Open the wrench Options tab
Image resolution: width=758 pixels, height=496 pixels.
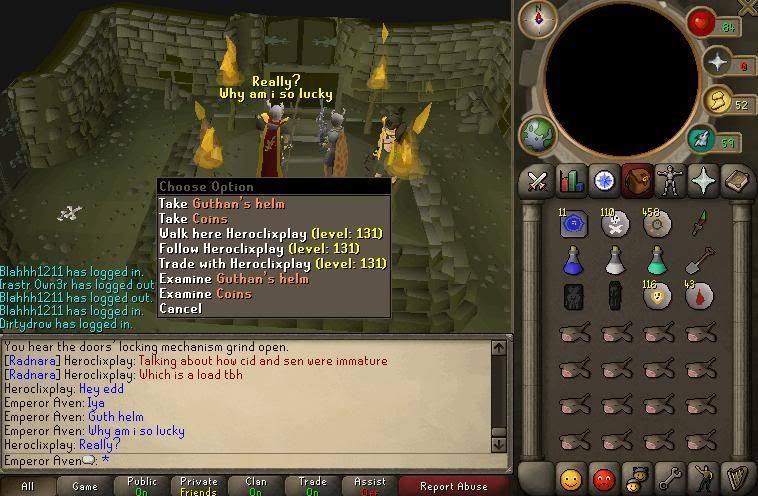pyautogui.click(x=669, y=477)
